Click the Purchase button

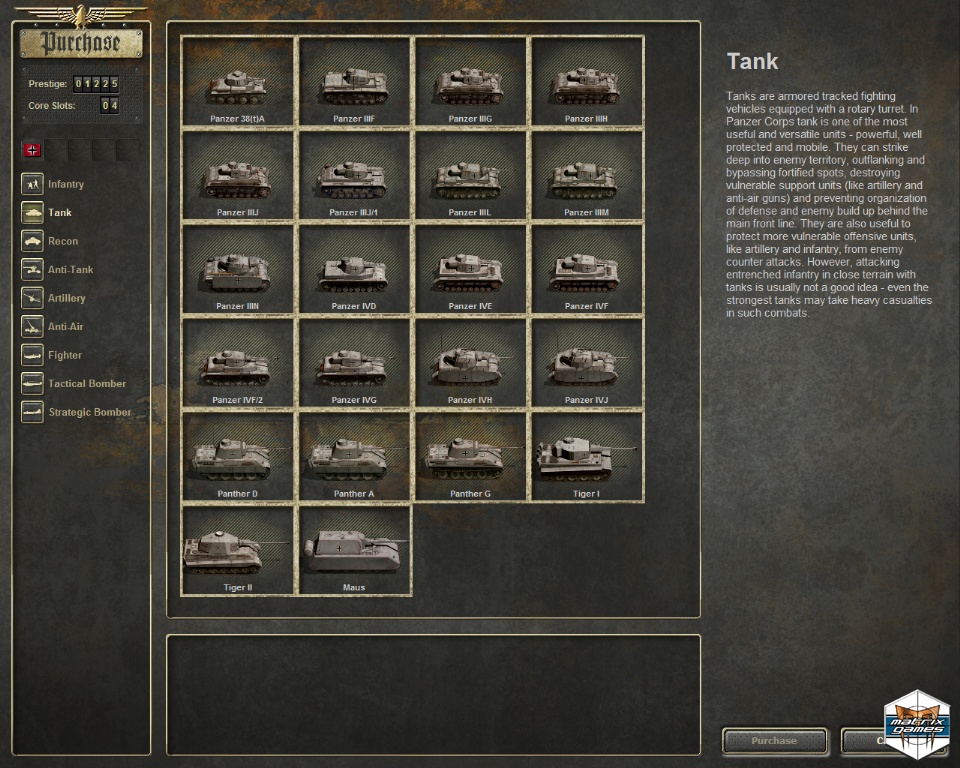pos(775,741)
